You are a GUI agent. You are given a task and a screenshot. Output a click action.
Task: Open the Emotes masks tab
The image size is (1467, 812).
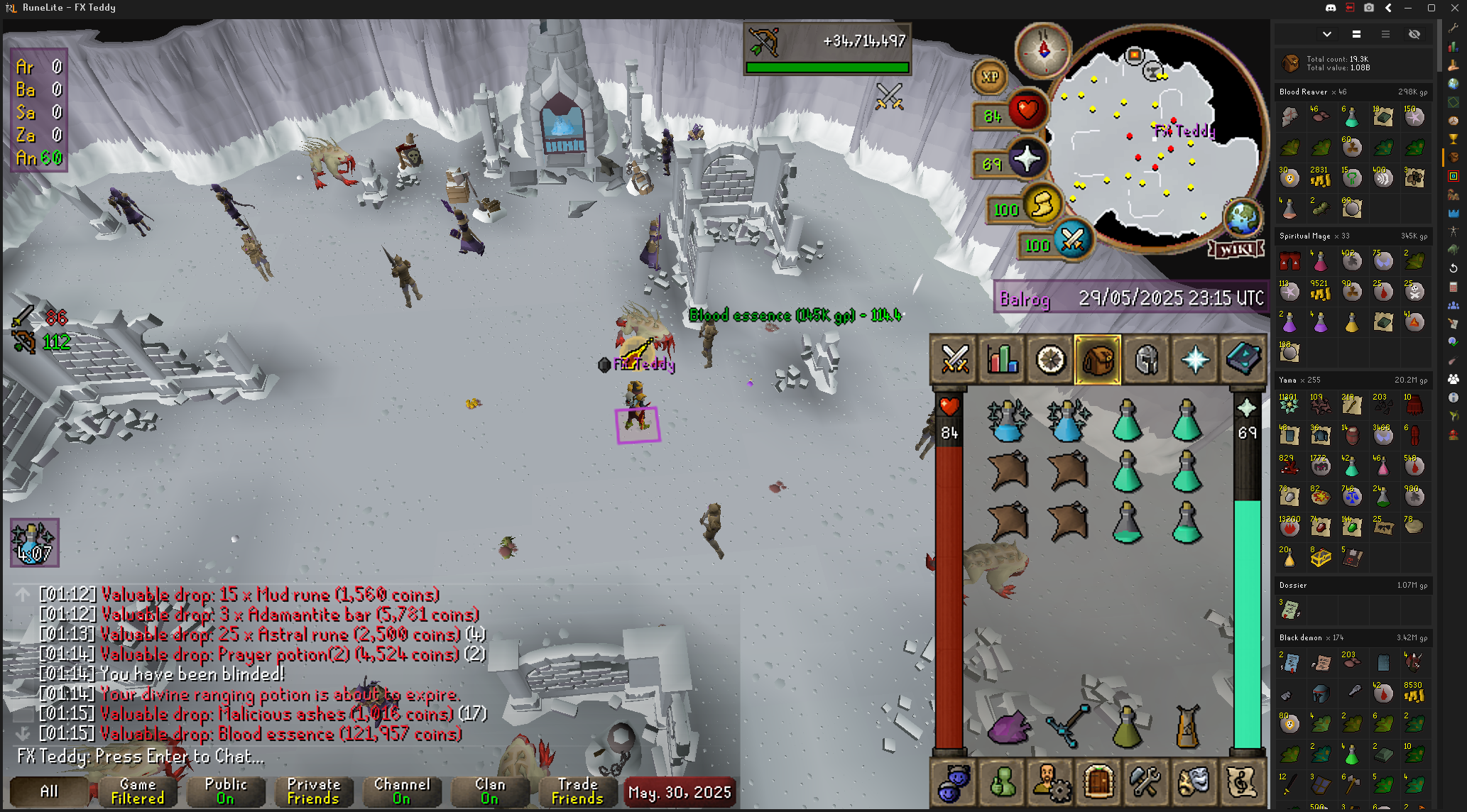(x=1194, y=782)
